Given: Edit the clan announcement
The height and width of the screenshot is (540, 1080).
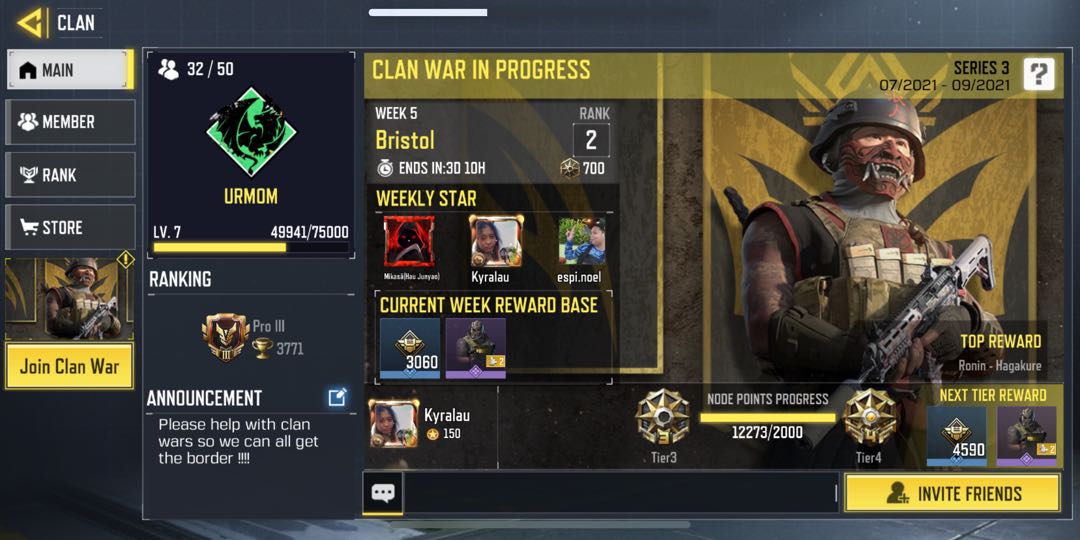Looking at the screenshot, I should (x=337, y=398).
